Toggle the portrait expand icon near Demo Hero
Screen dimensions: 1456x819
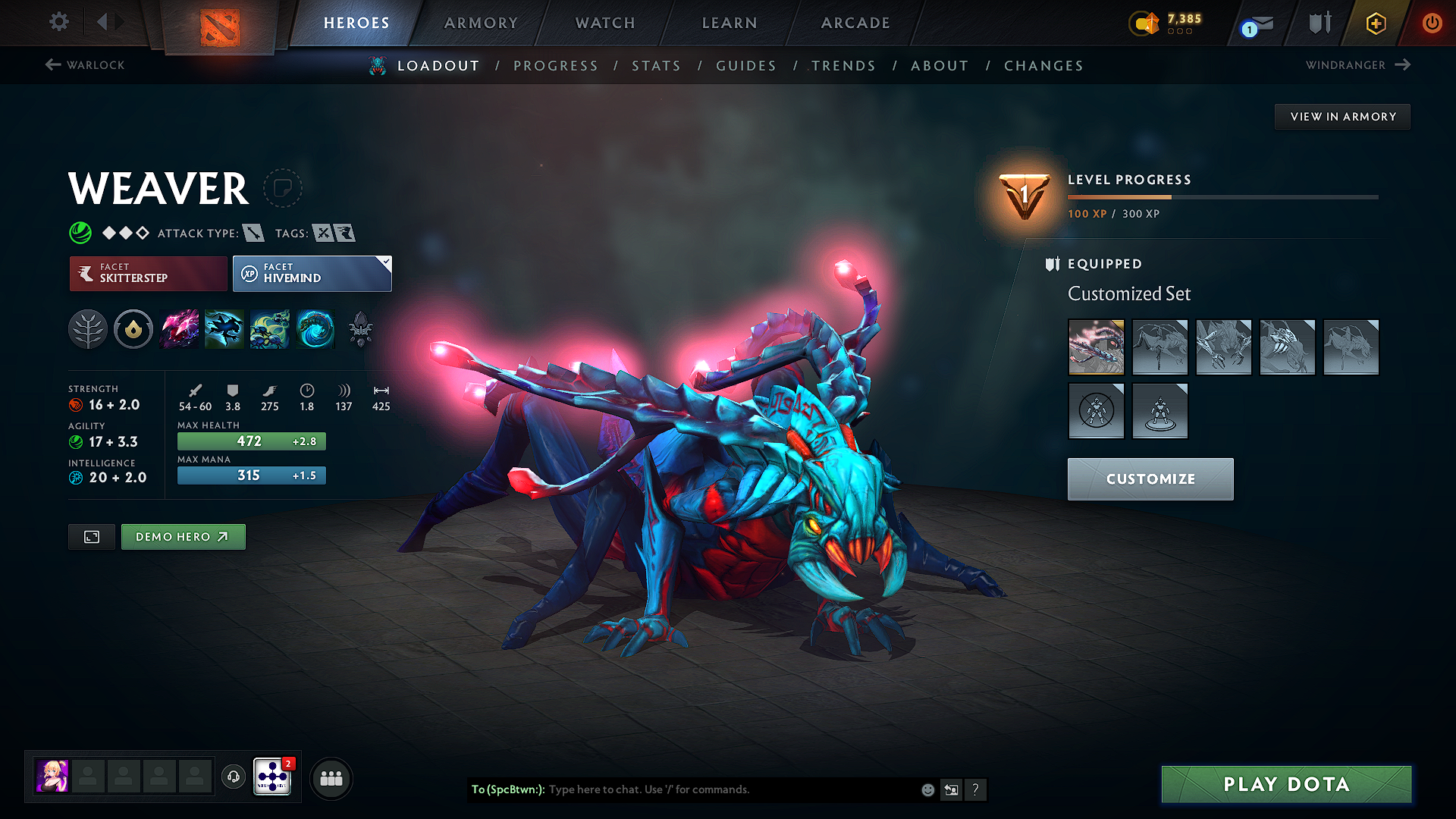click(91, 536)
